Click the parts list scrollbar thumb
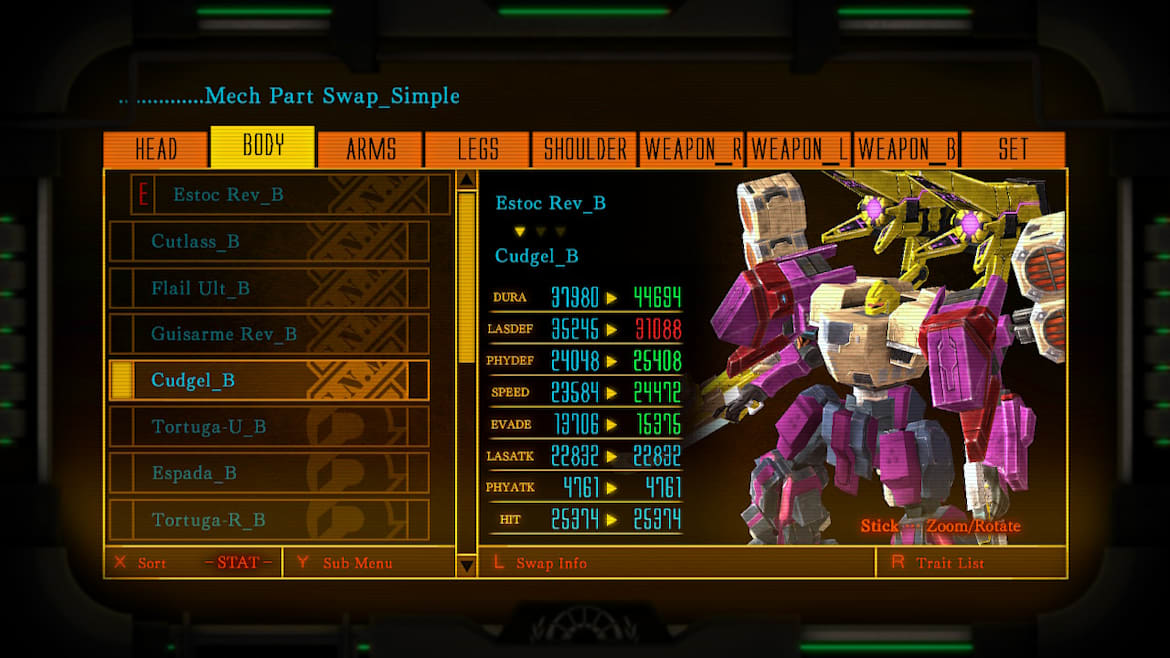 (466, 277)
